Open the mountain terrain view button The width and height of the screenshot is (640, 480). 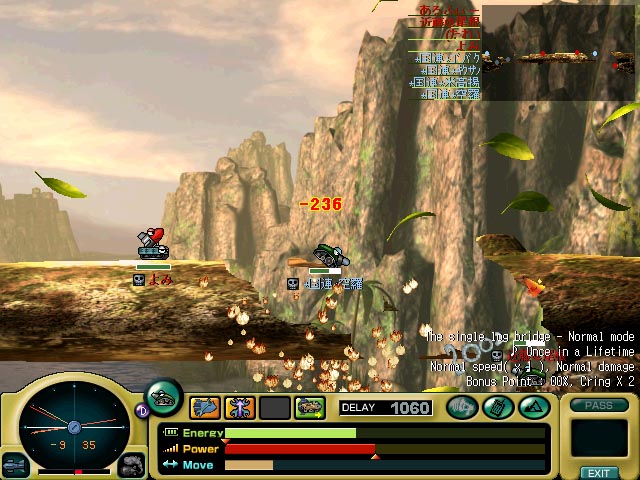point(533,407)
